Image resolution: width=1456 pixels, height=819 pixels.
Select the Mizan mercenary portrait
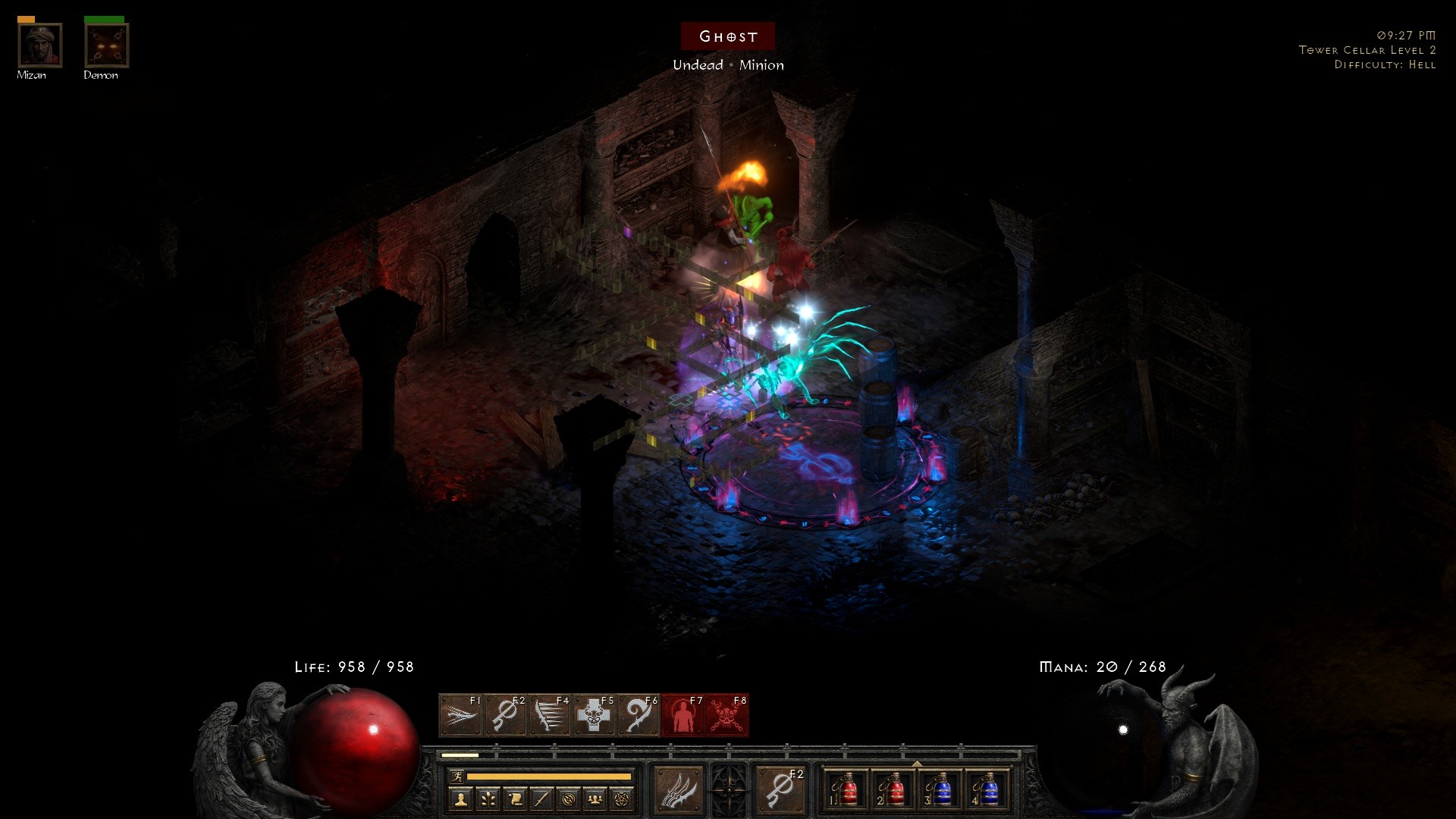(x=39, y=45)
